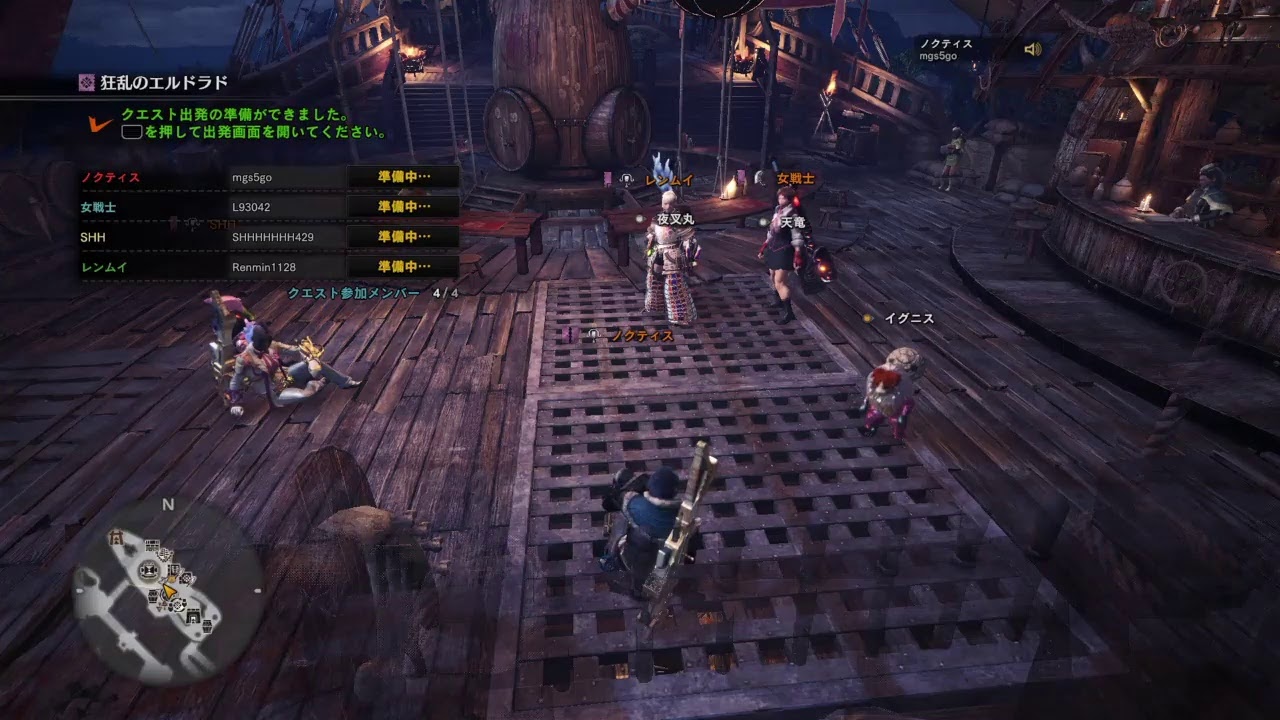The width and height of the screenshot is (1280, 720).
Task: Choose the SHH member row
Action: [x=270, y=237]
